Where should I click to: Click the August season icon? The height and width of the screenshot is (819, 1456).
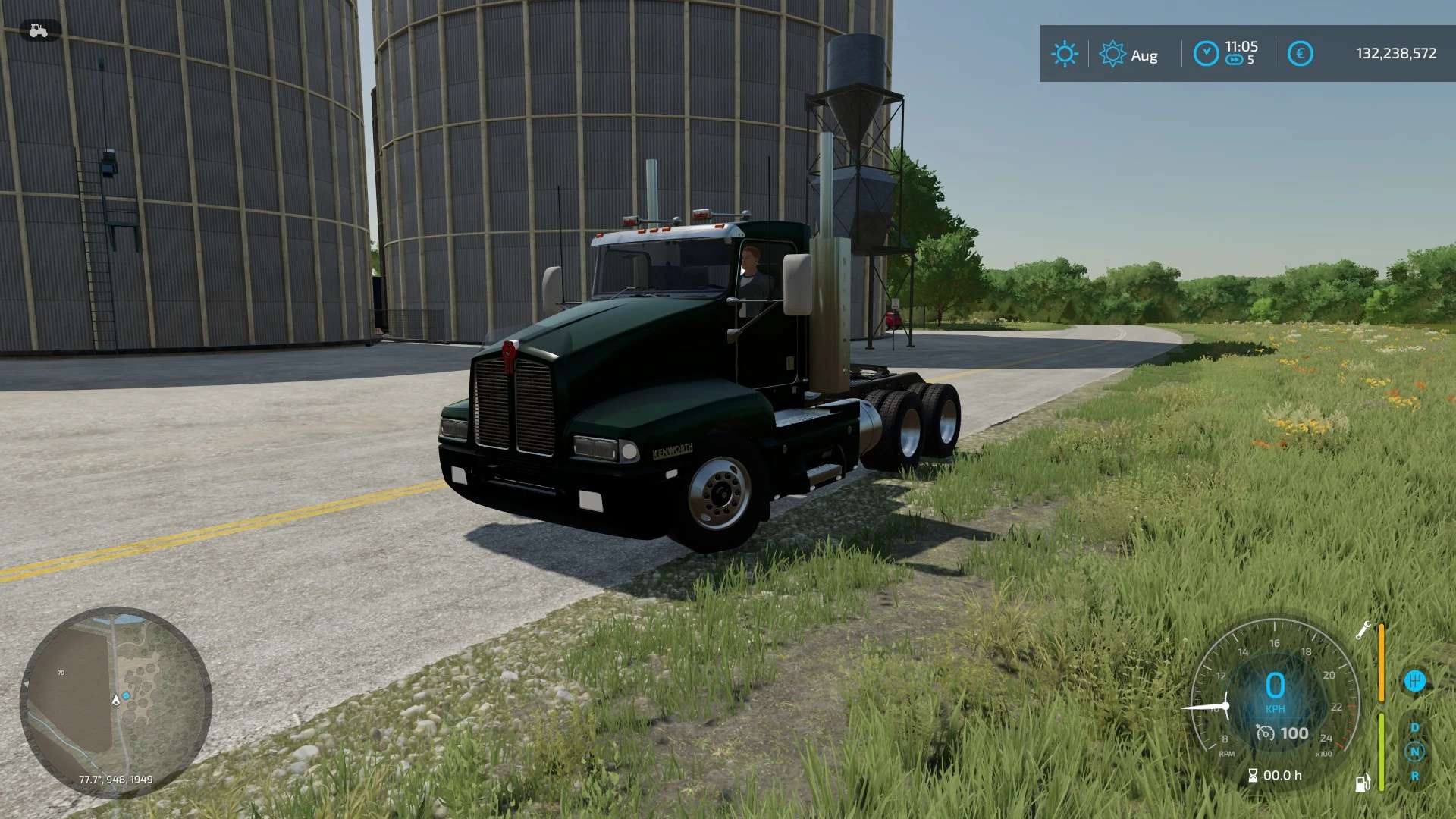tap(1112, 54)
